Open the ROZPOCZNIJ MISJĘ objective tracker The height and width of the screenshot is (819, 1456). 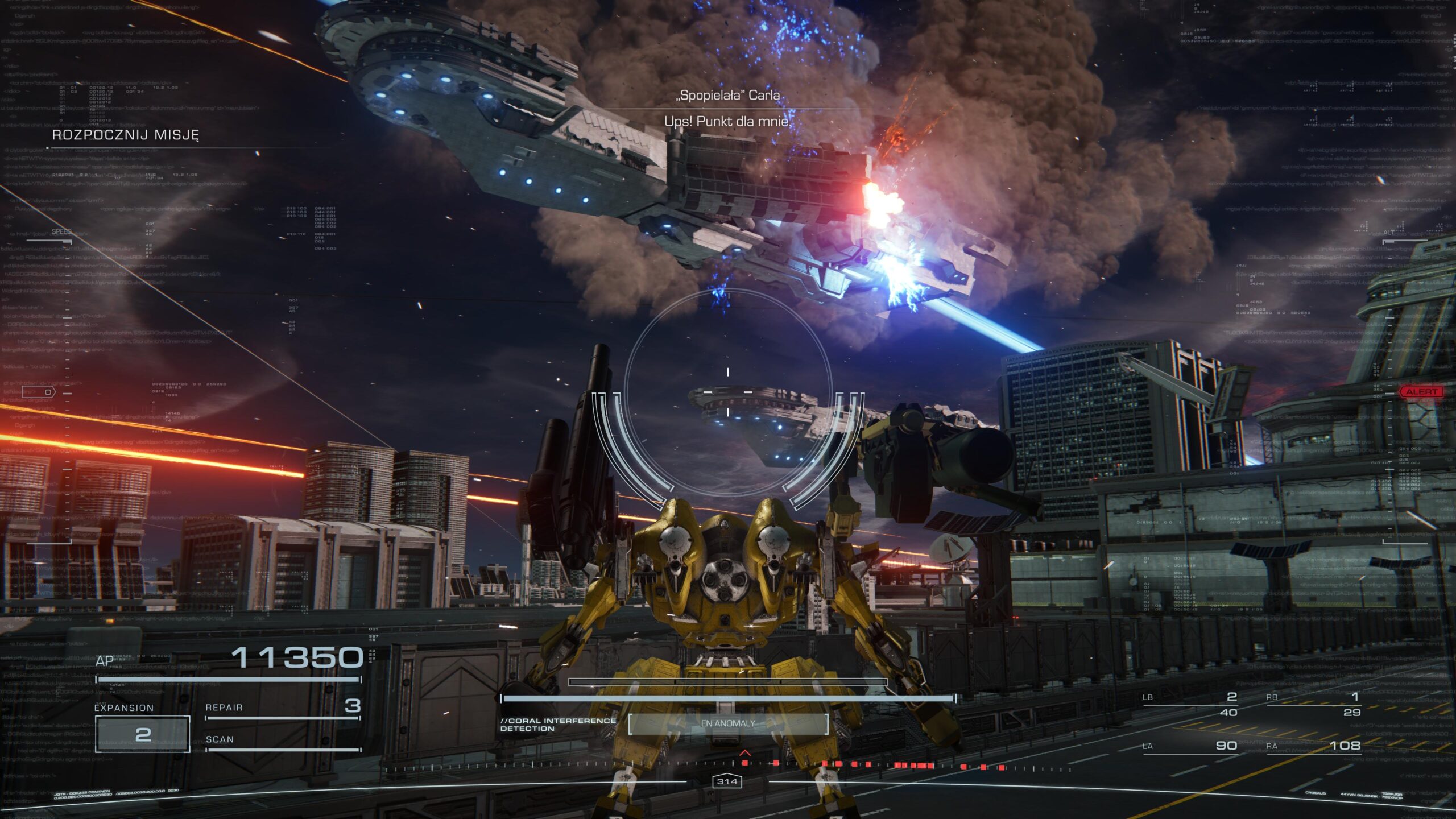tap(126, 135)
